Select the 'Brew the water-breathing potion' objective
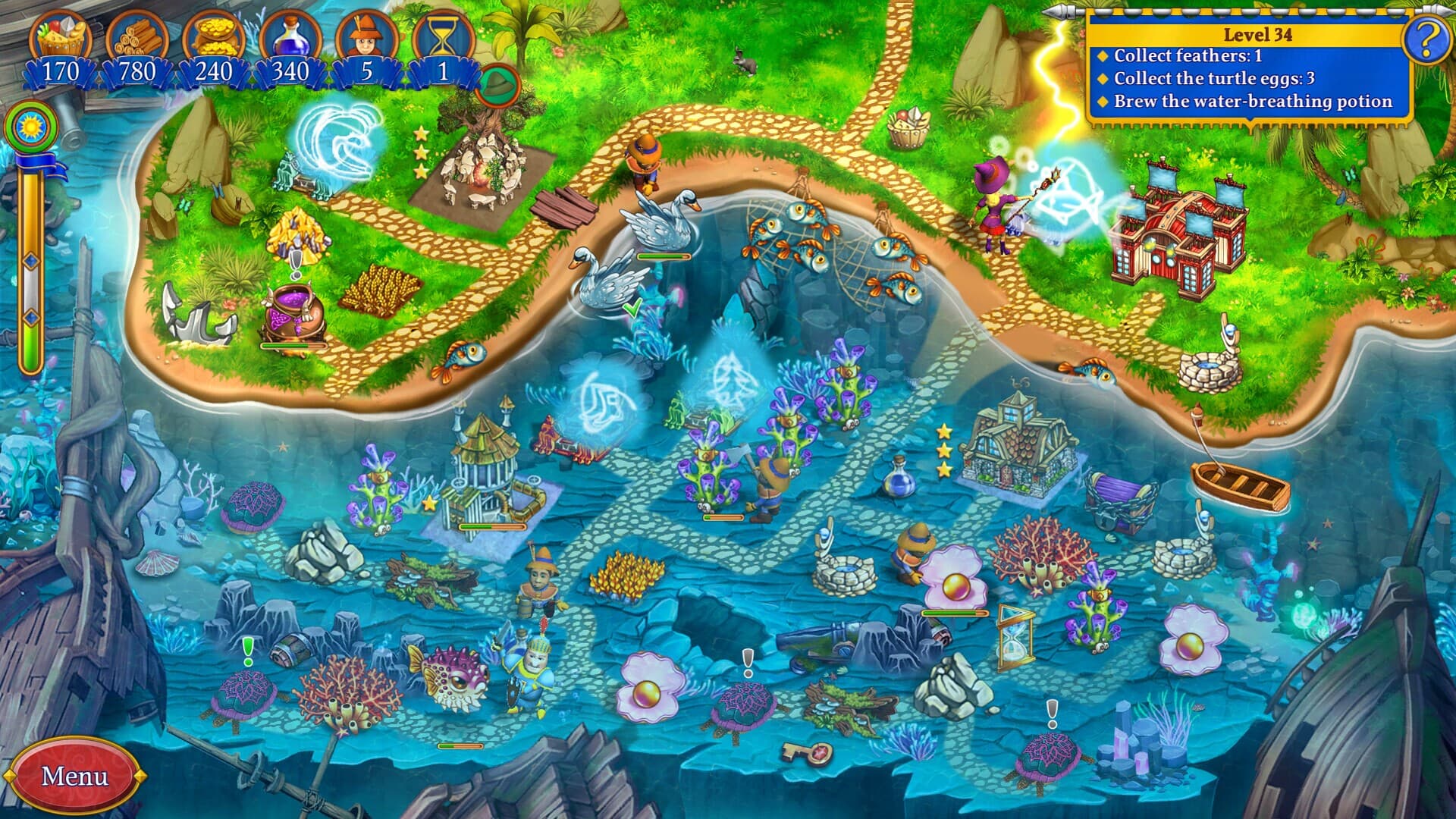Image resolution: width=1456 pixels, height=819 pixels. pyautogui.click(x=1251, y=100)
